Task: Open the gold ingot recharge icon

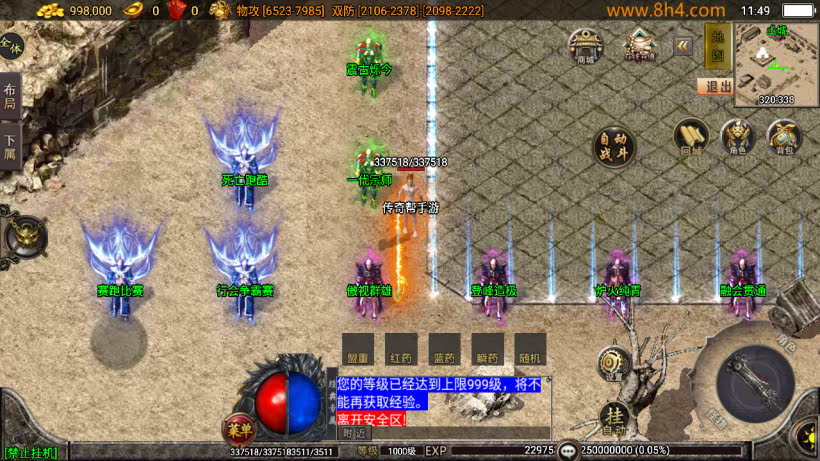Action: pos(640,46)
